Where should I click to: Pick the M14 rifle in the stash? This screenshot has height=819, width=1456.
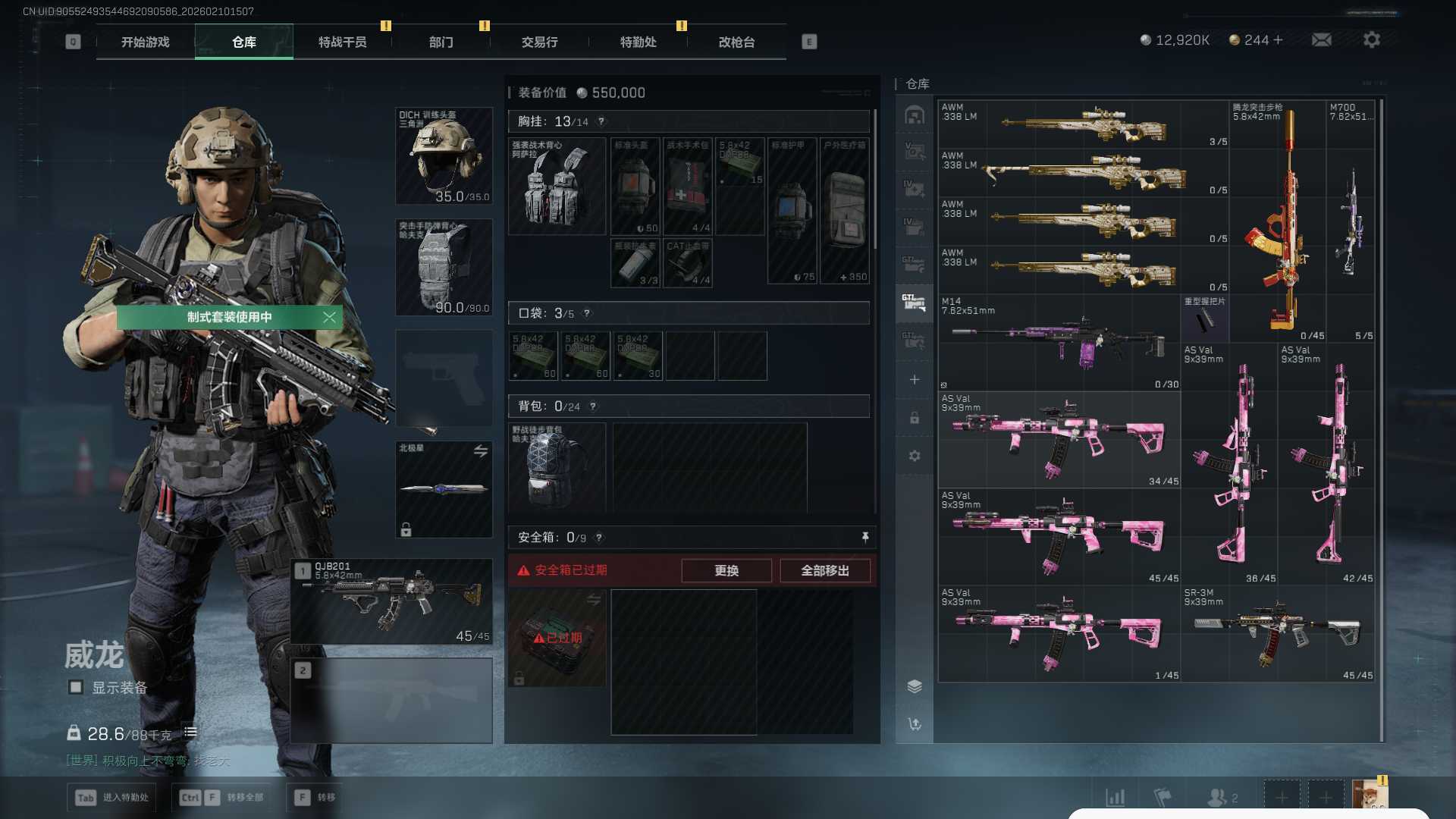click(1059, 342)
